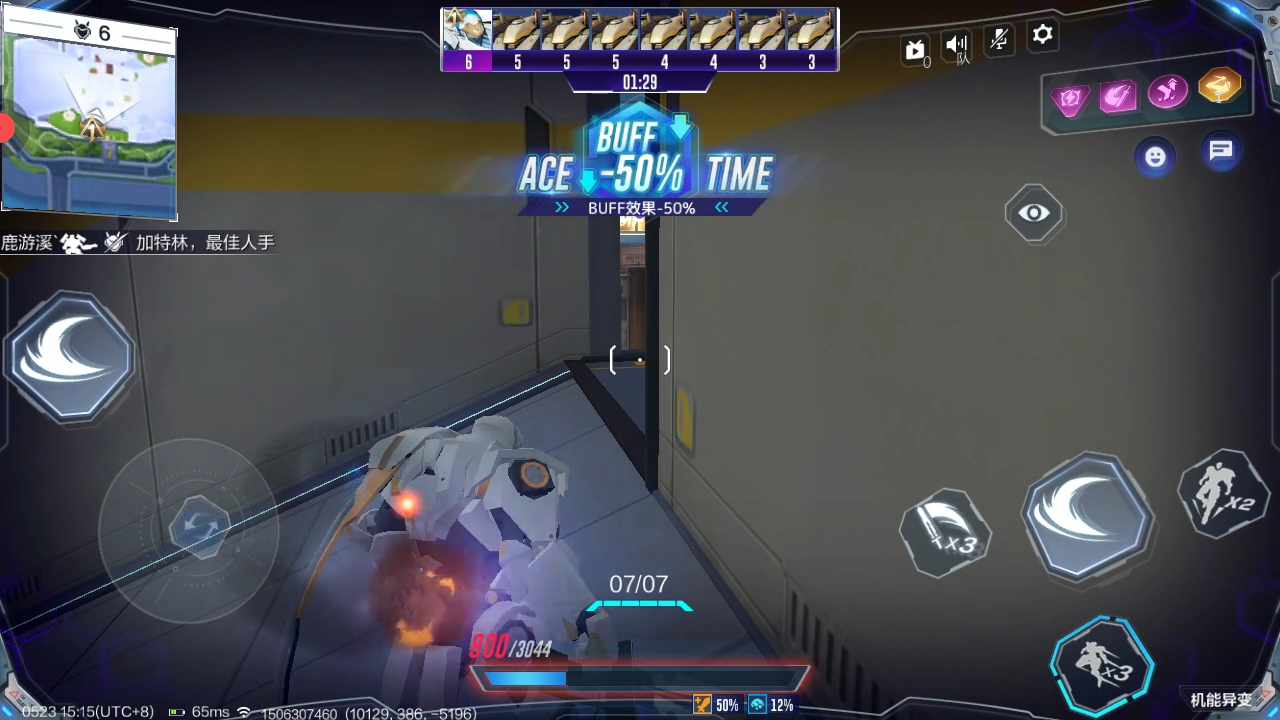Open the smiley emote menu

click(1155, 157)
